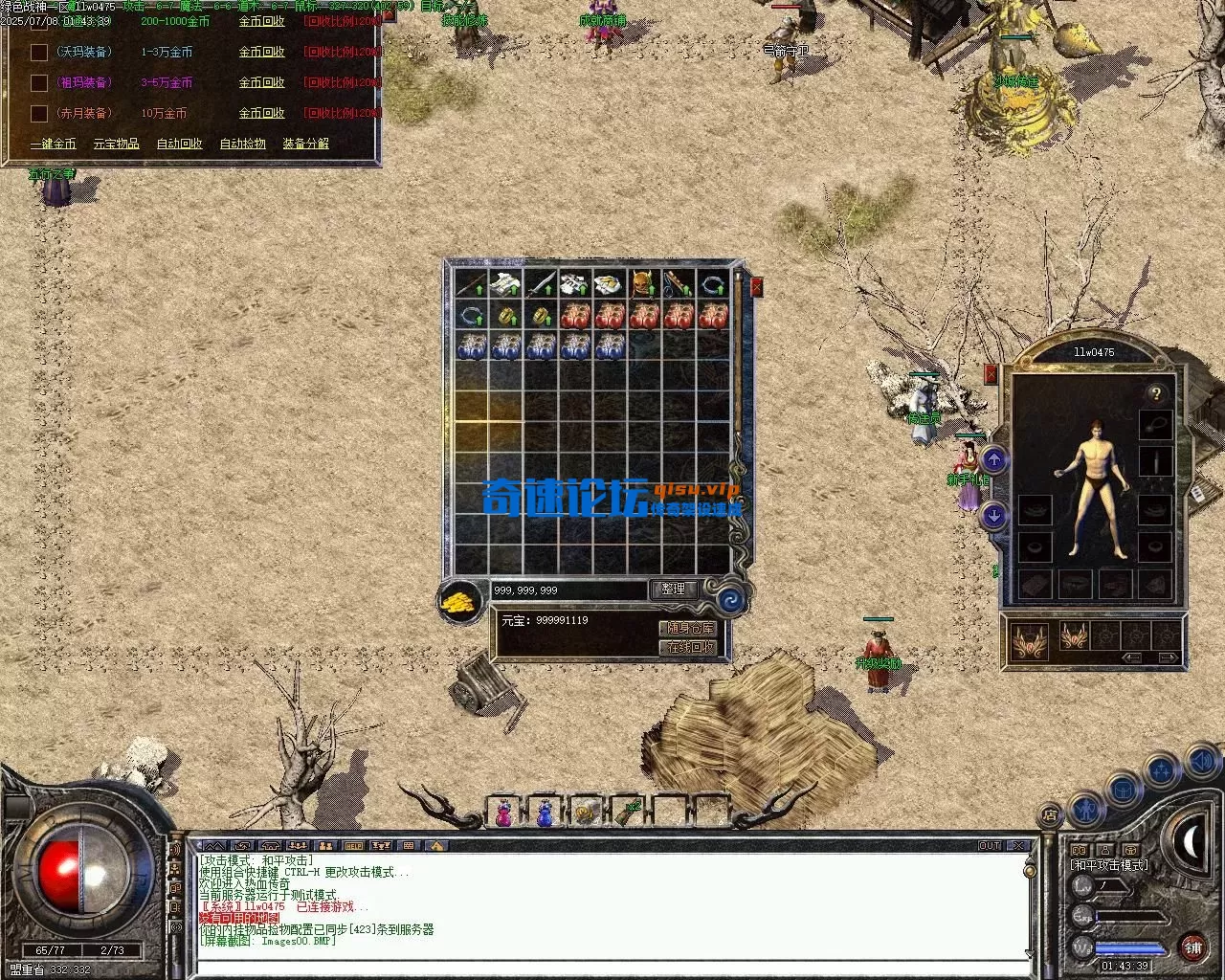The image size is (1225, 980).
Task: Tick the 祖玛装备 checkbox
Action: pos(39,82)
